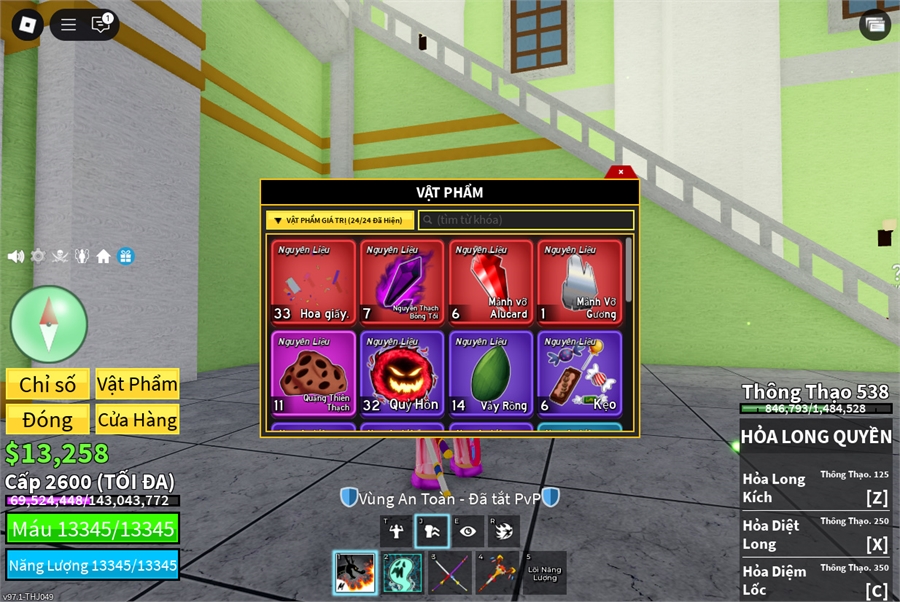Open the Vật Phẩm Giá Trị filter dropdown
The width and height of the screenshot is (900, 602).
[x=340, y=220]
